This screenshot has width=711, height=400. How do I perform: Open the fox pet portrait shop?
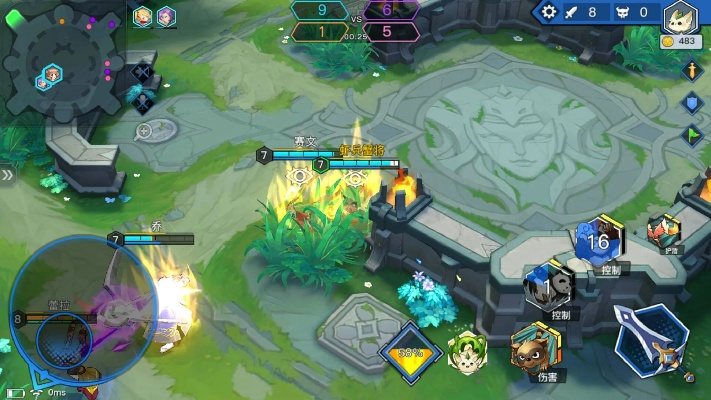(x=680, y=20)
